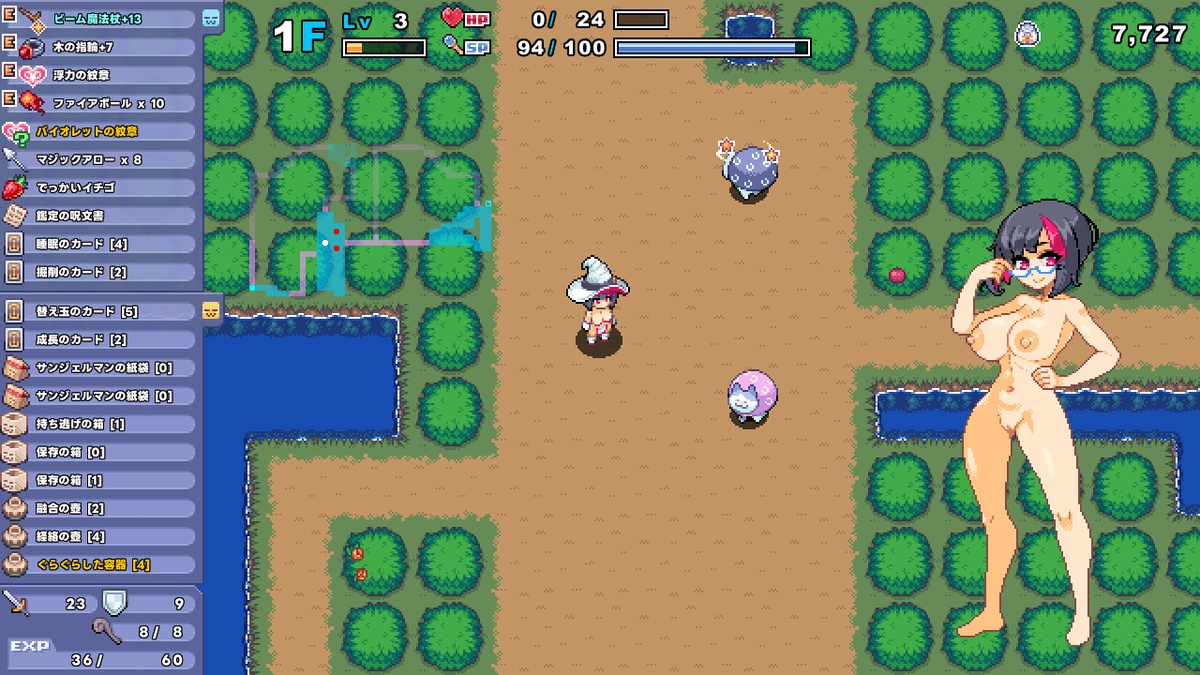
Task: Select the 替え玉のカード [5] card
Action: [100, 311]
